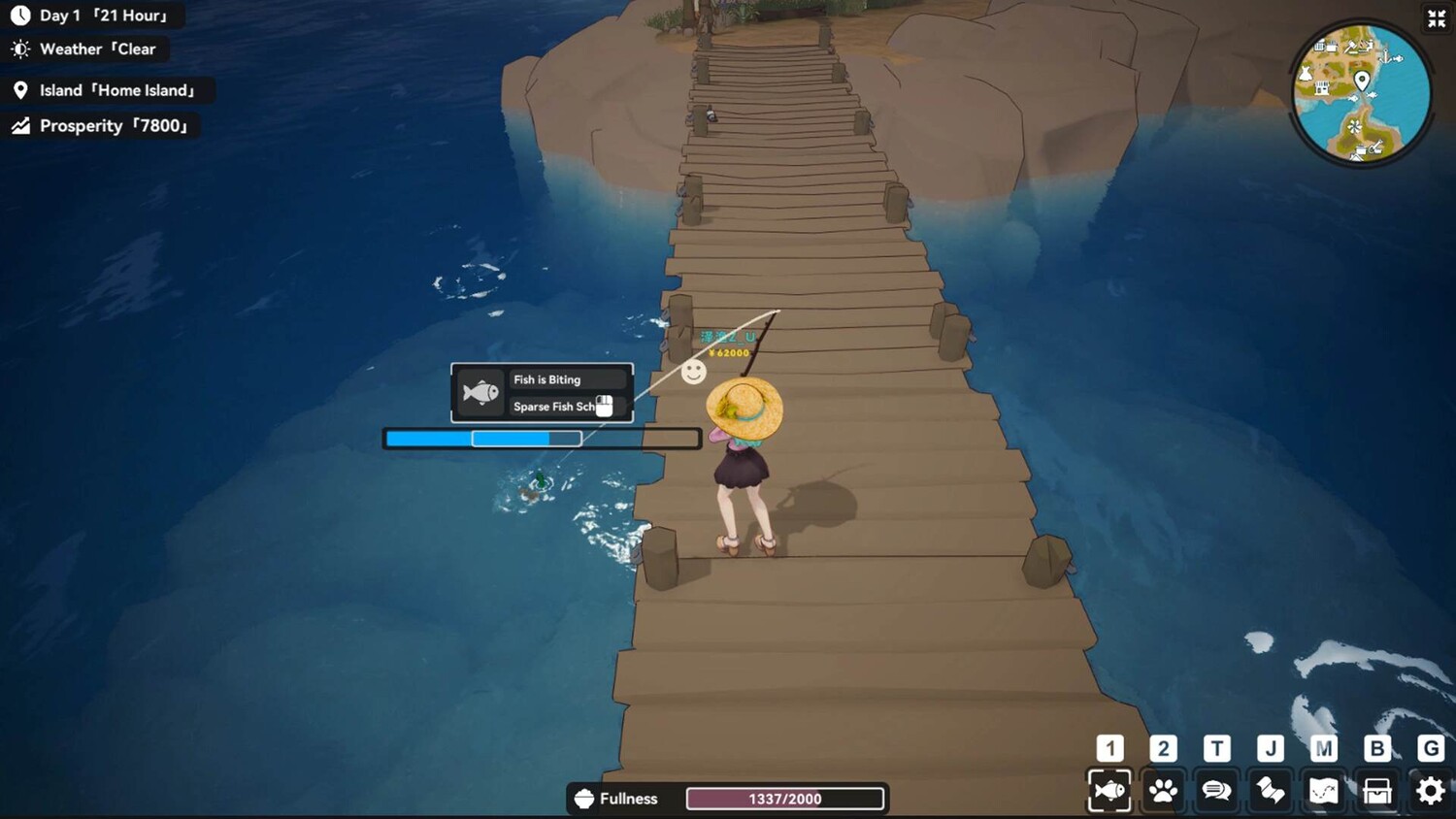Open the paw print pets menu
This screenshot has height=819, width=1456.
[x=1163, y=791]
